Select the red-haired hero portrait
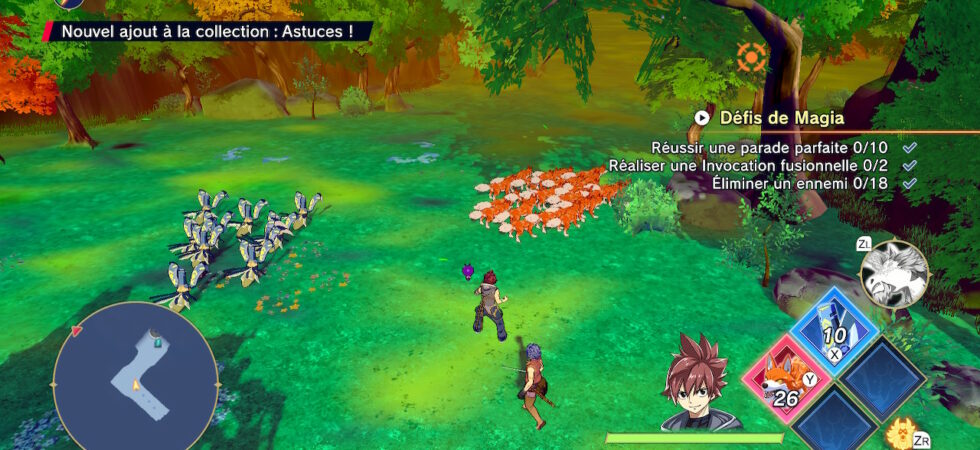Image resolution: width=980 pixels, height=450 pixels. pos(697,385)
